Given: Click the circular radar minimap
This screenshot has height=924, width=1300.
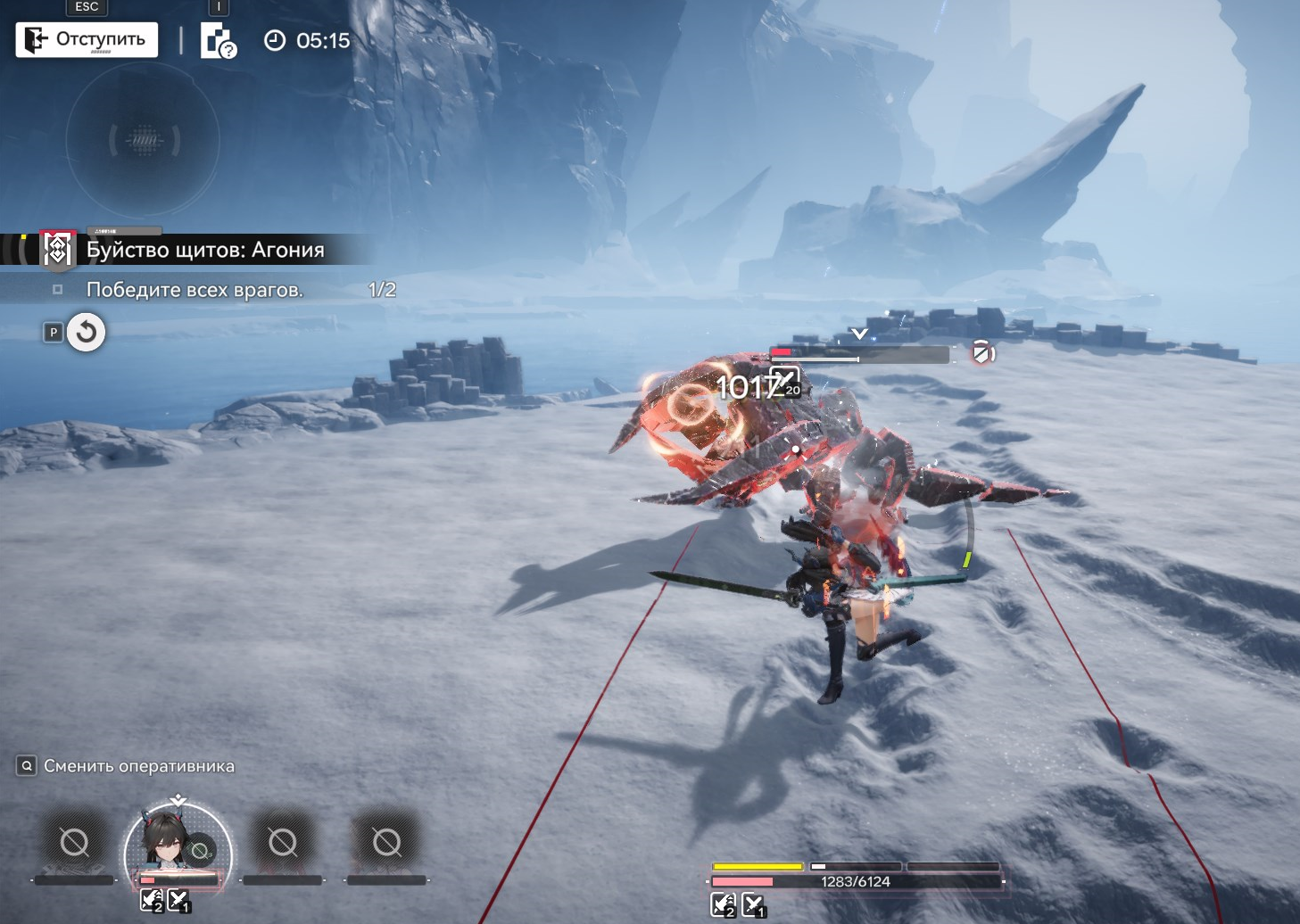Looking at the screenshot, I should (x=143, y=140).
